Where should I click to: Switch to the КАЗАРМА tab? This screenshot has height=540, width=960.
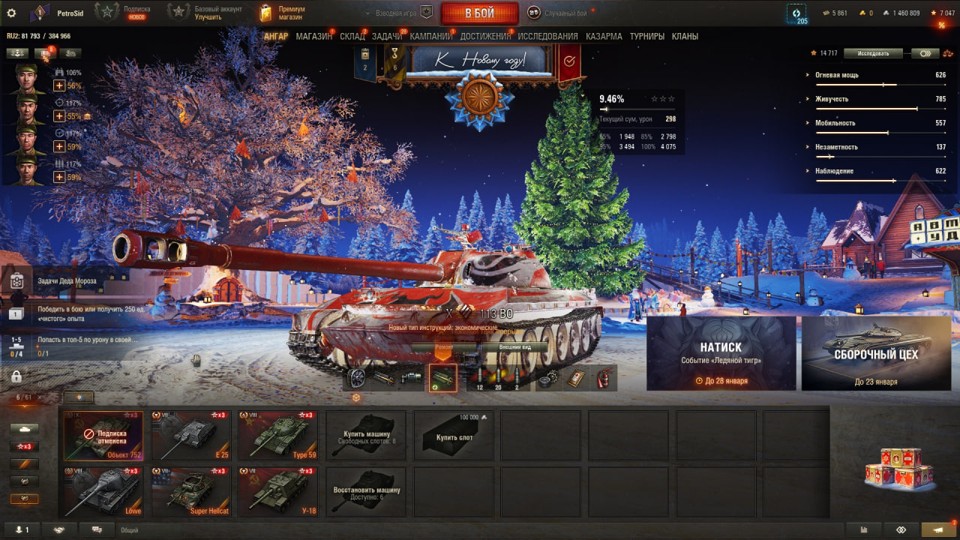click(604, 37)
